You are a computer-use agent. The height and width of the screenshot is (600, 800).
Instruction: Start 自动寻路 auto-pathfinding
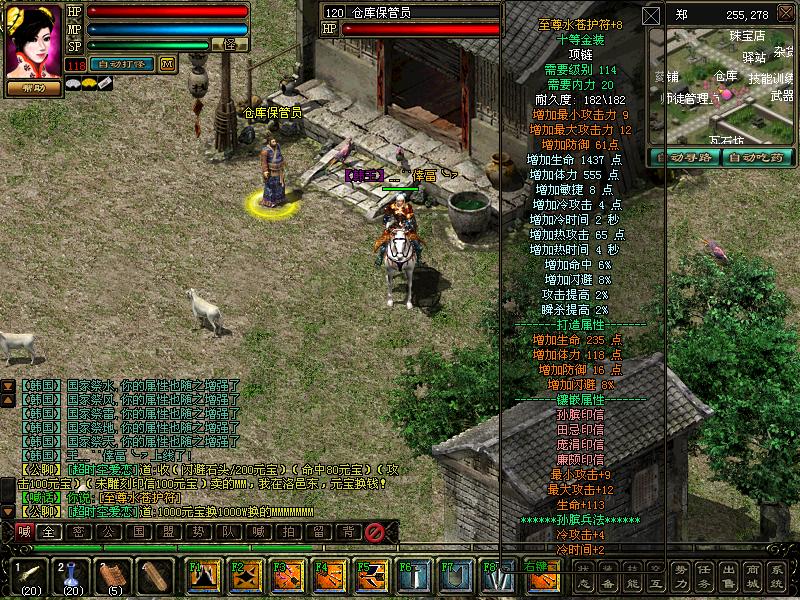(685, 156)
